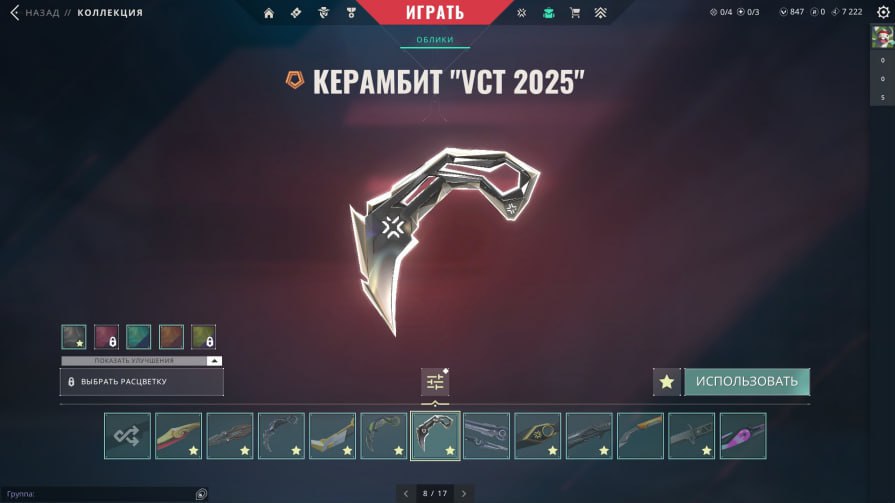Select the Облики tab
Viewport: 895px width, 503px height.
tap(435, 40)
